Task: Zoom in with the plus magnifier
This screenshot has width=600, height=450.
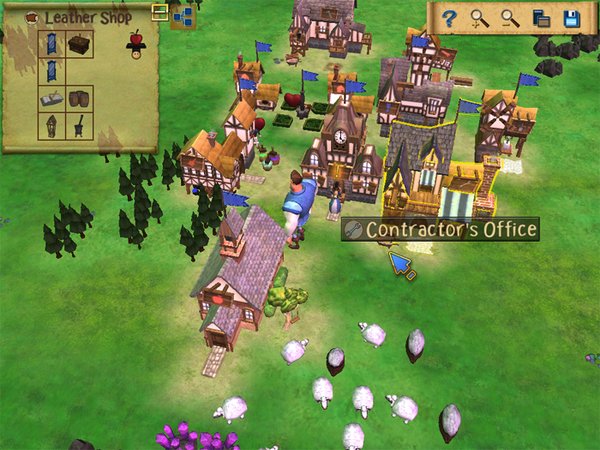Action: [481, 18]
